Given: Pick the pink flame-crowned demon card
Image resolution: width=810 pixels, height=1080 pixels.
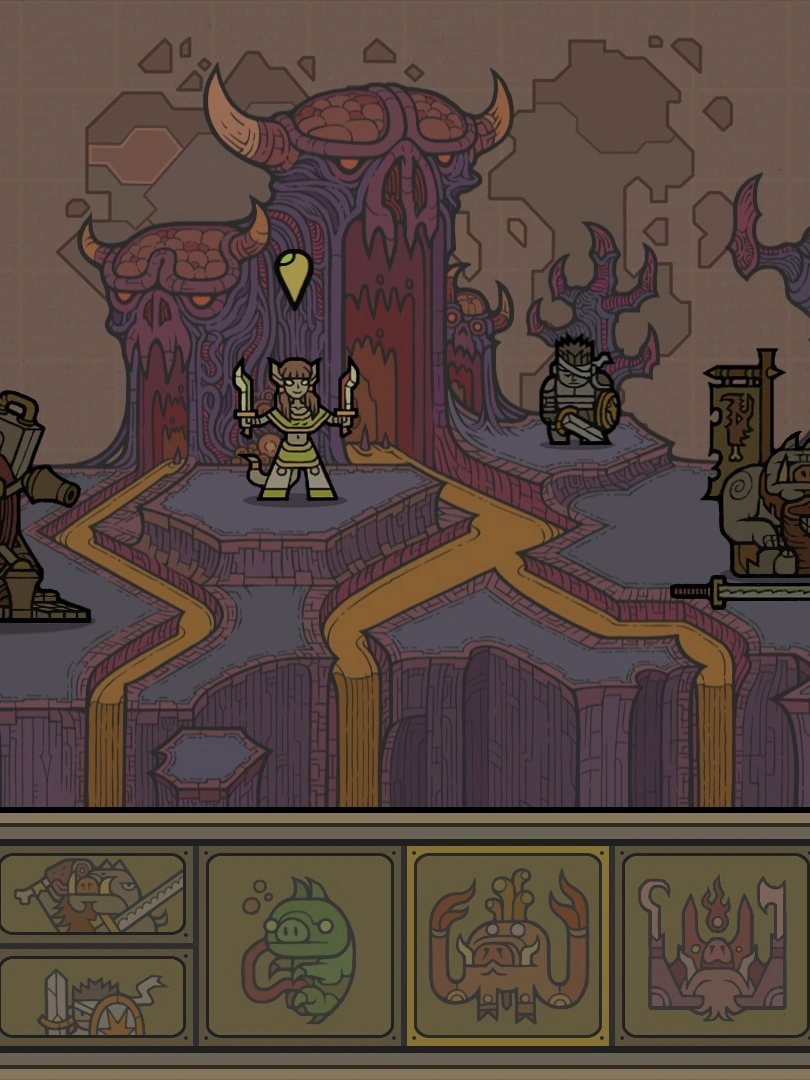Looking at the screenshot, I should 714,945.
